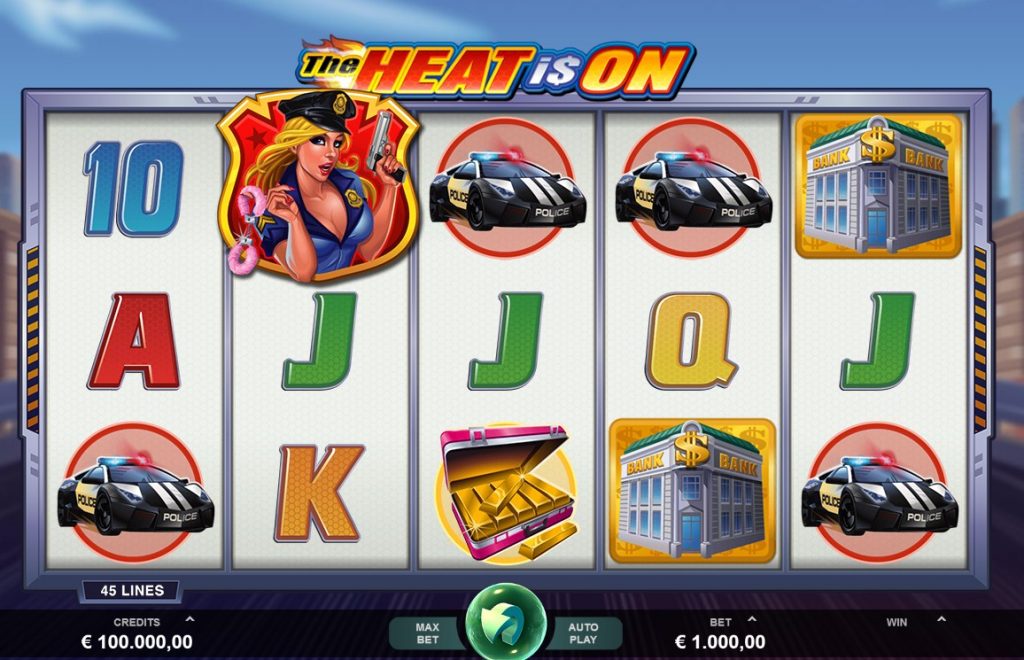Set the wager with Max Bet
Viewport: 1024px width, 660px height.
pyautogui.click(x=428, y=633)
